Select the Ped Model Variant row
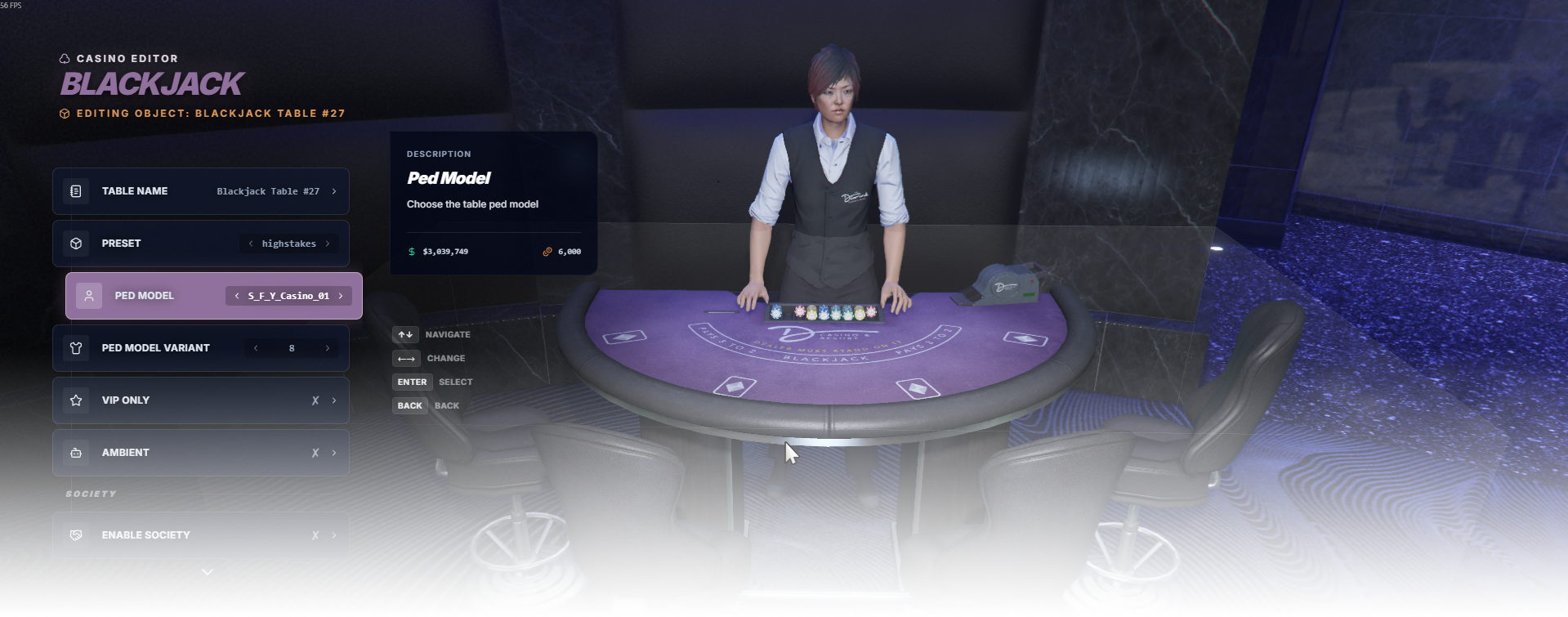The image size is (1568, 617). (x=155, y=348)
